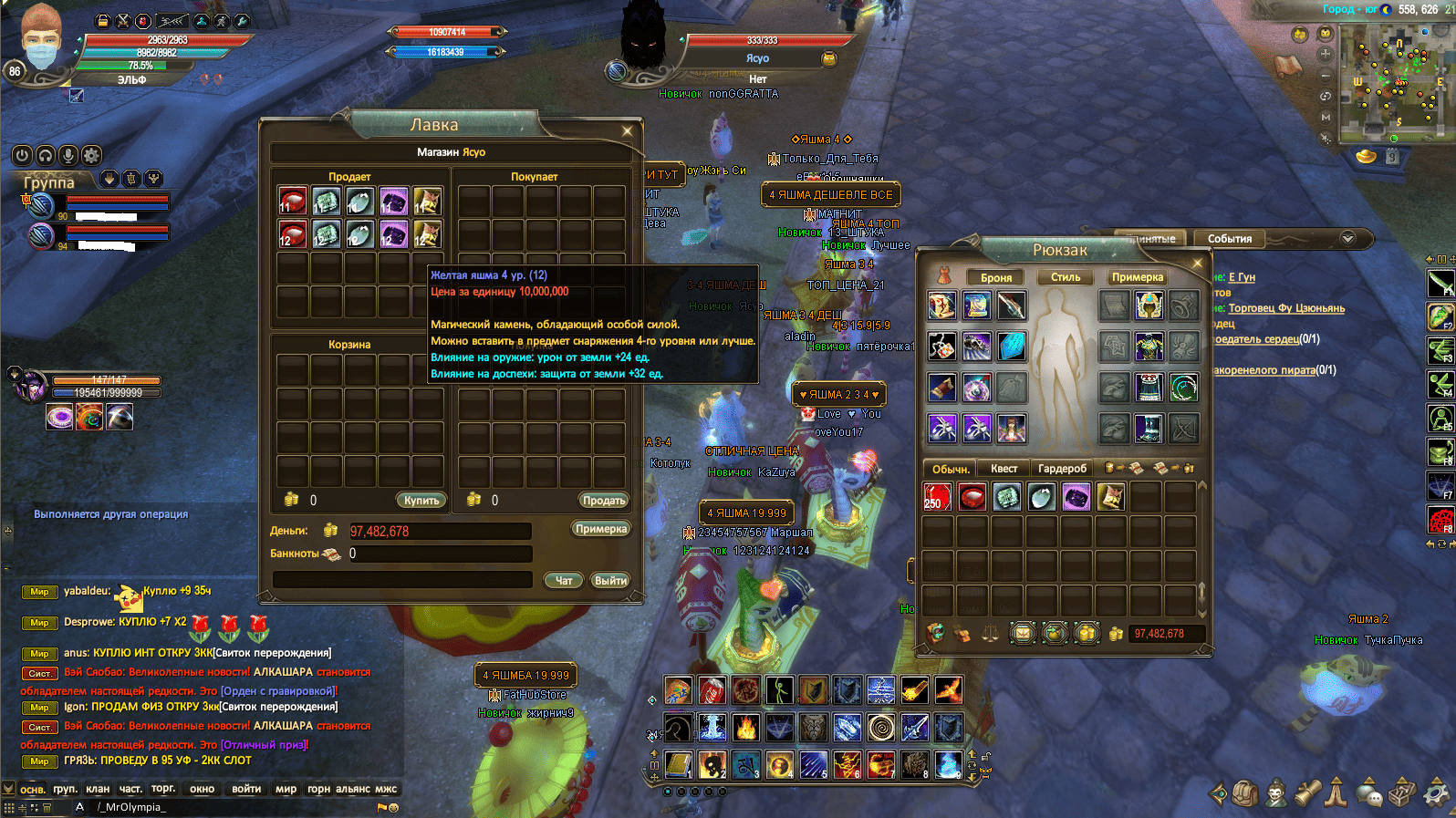Select the торг. chat channel tab
Viewport: 1456px width, 818px height.
click(163, 789)
